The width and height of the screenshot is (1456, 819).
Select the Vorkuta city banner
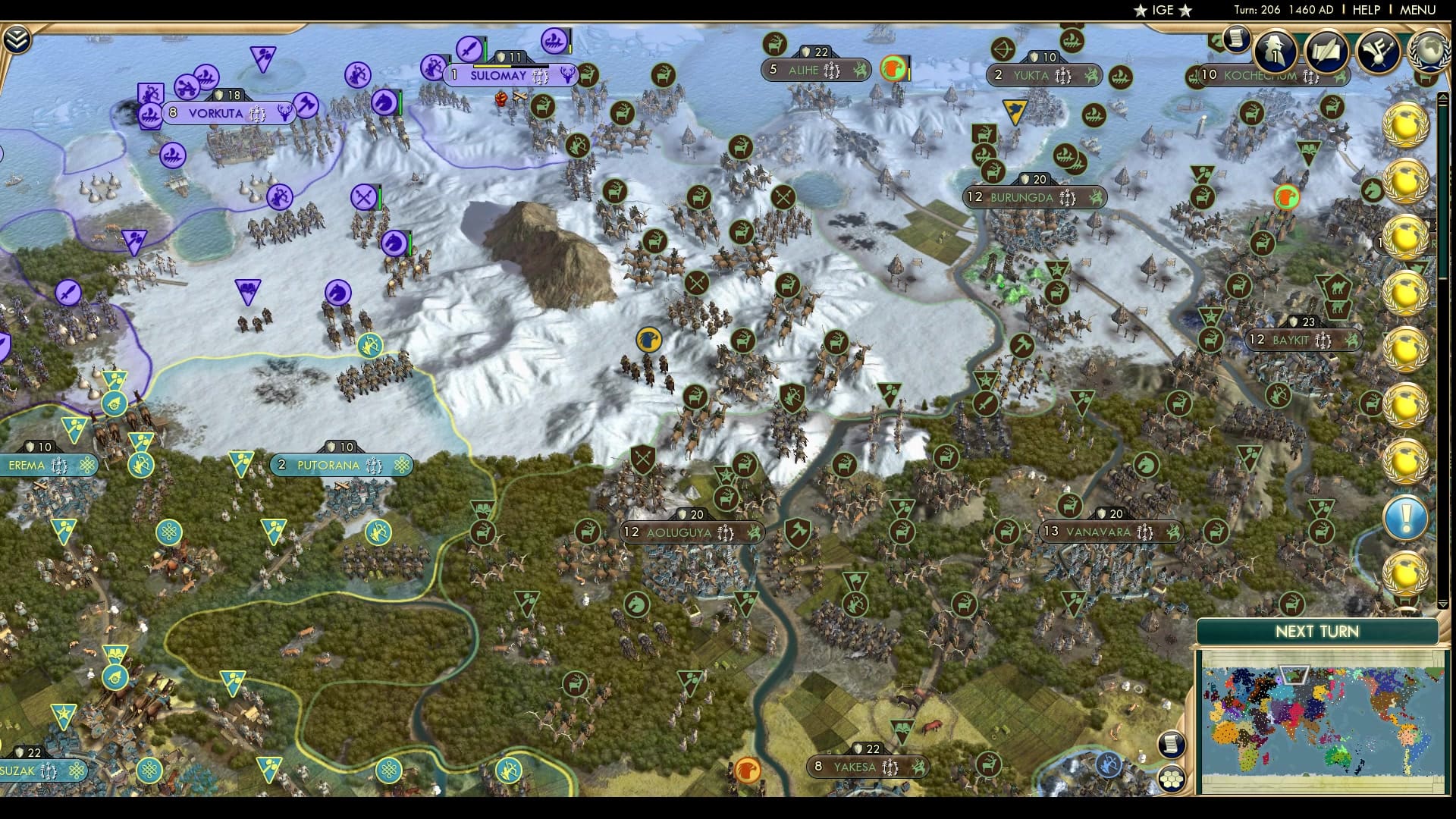[x=215, y=112]
